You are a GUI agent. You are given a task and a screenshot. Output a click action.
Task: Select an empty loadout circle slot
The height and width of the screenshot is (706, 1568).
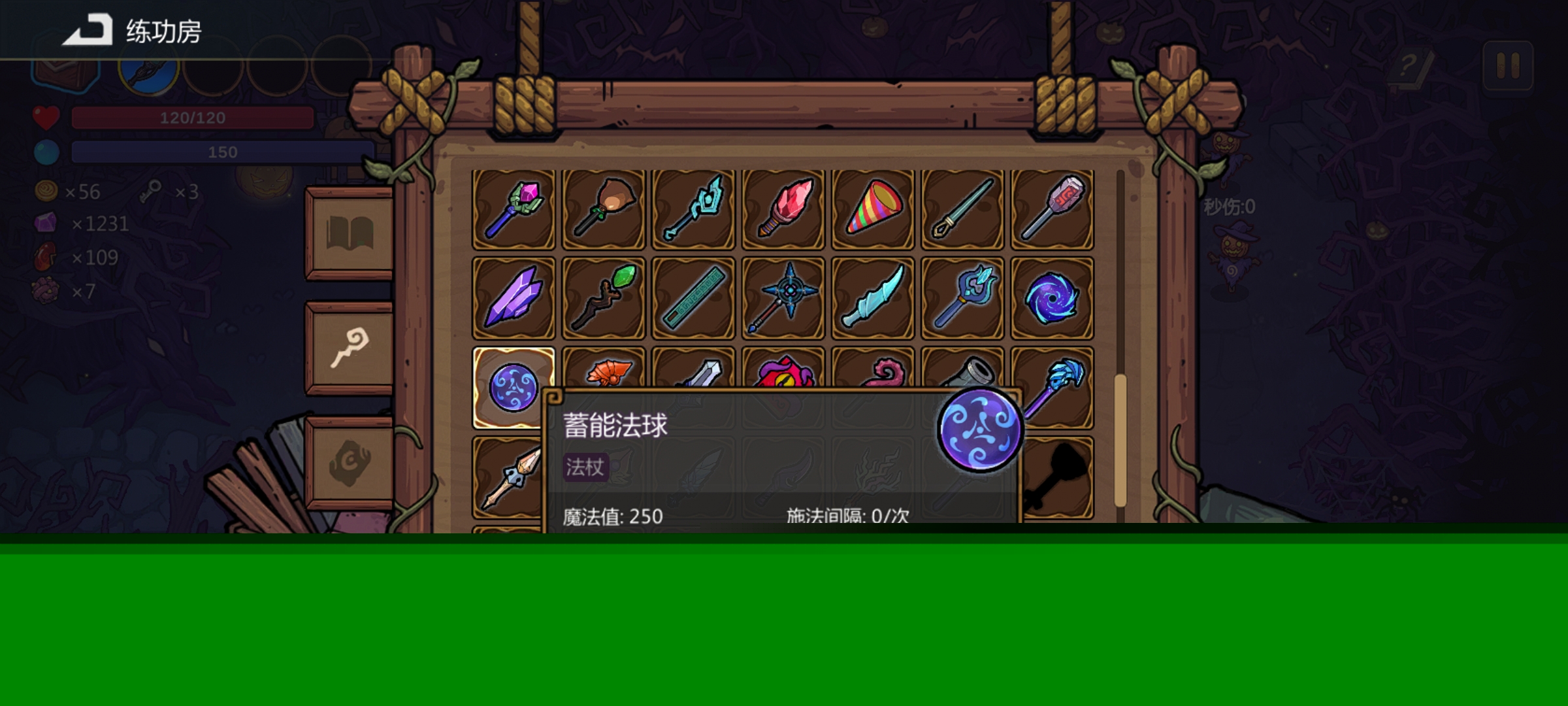pyautogui.click(x=212, y=72)
